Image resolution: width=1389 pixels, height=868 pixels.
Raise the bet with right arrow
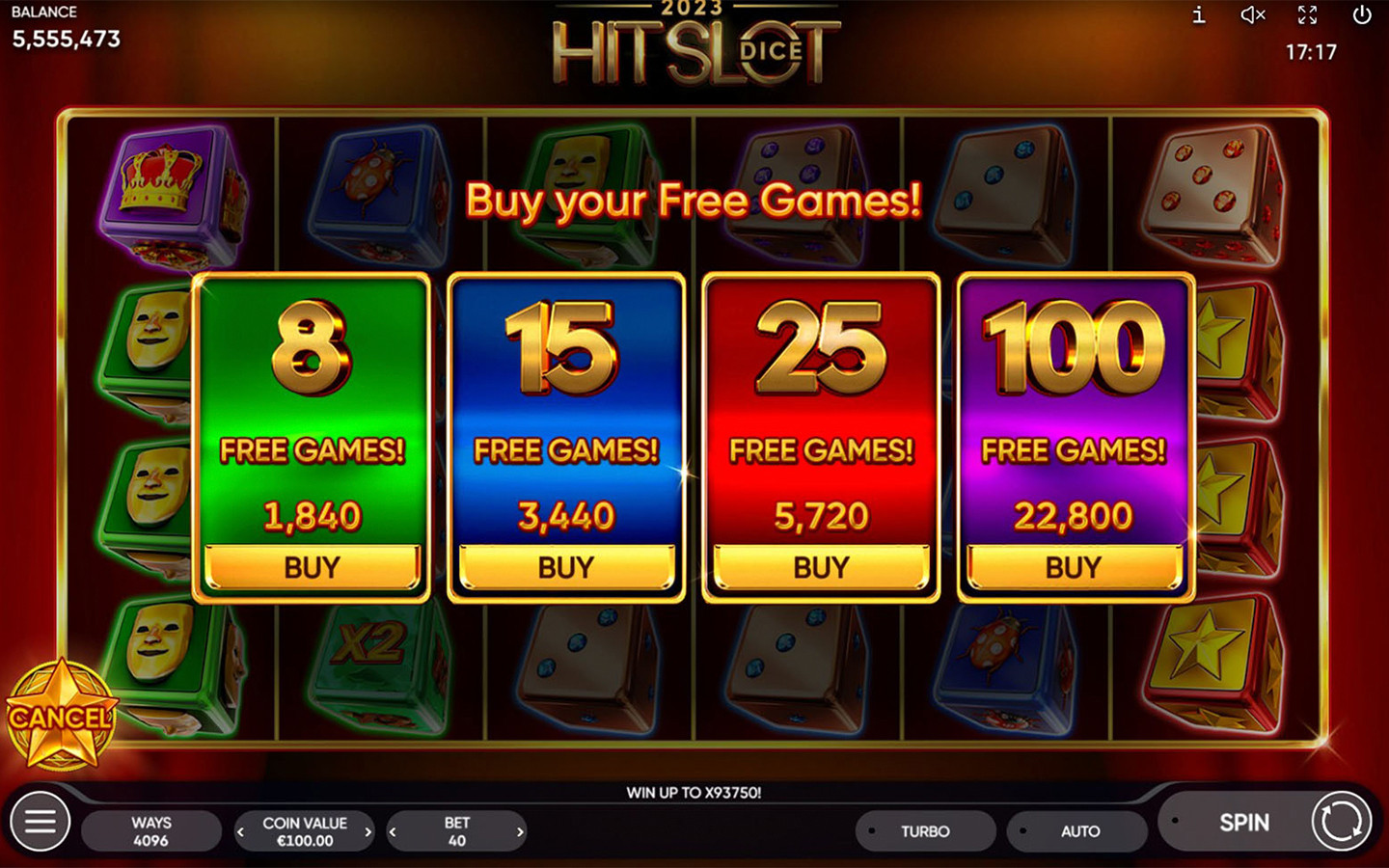(520, 830)
